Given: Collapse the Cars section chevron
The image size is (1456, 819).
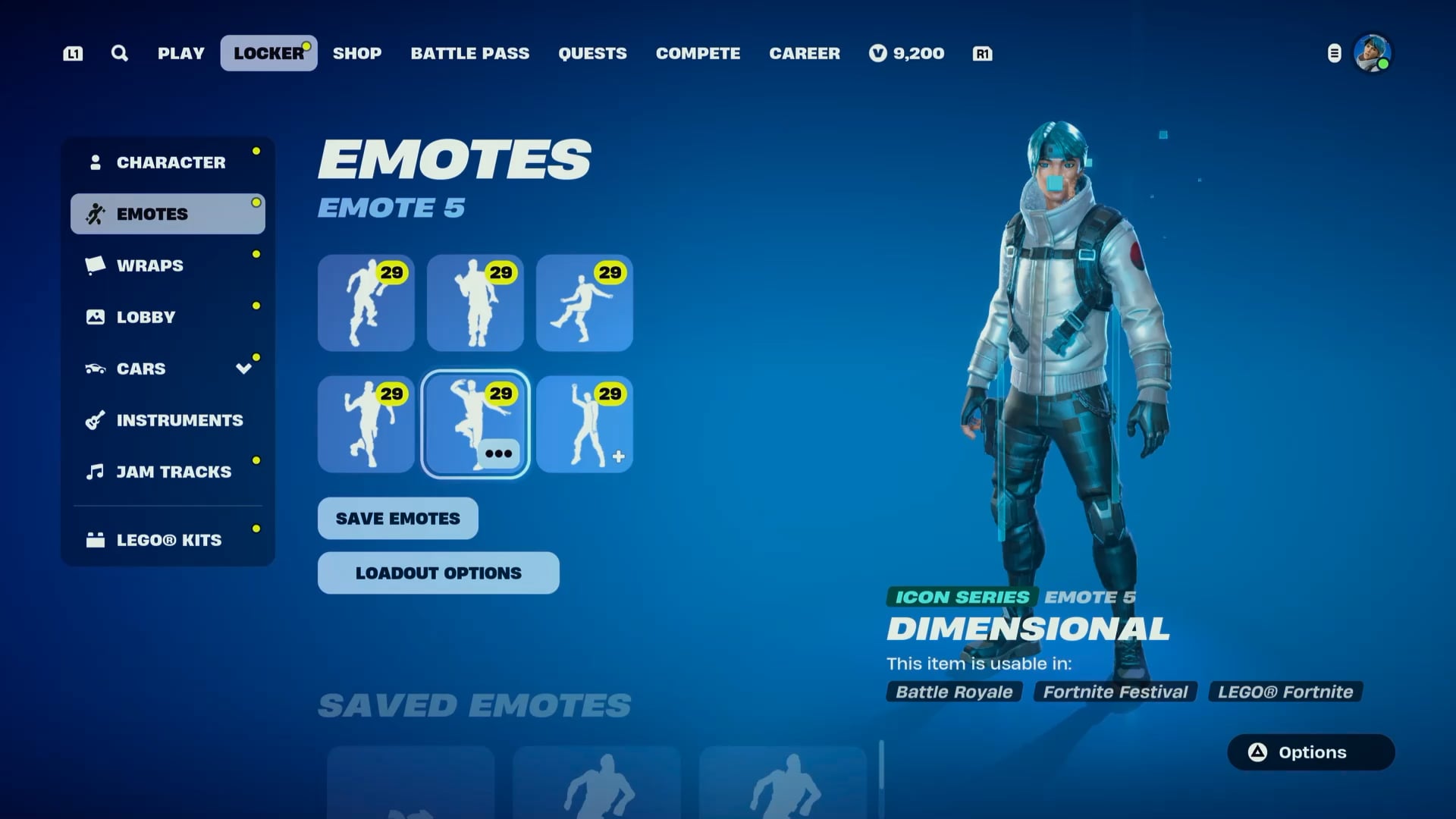Looking at the screenshot, I should [x=243, y=369].
